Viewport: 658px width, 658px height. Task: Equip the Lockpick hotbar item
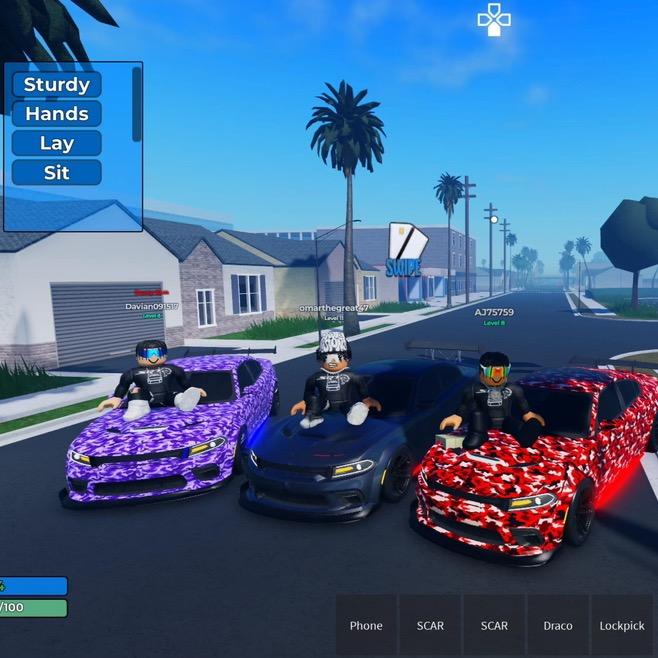point(622,626)
